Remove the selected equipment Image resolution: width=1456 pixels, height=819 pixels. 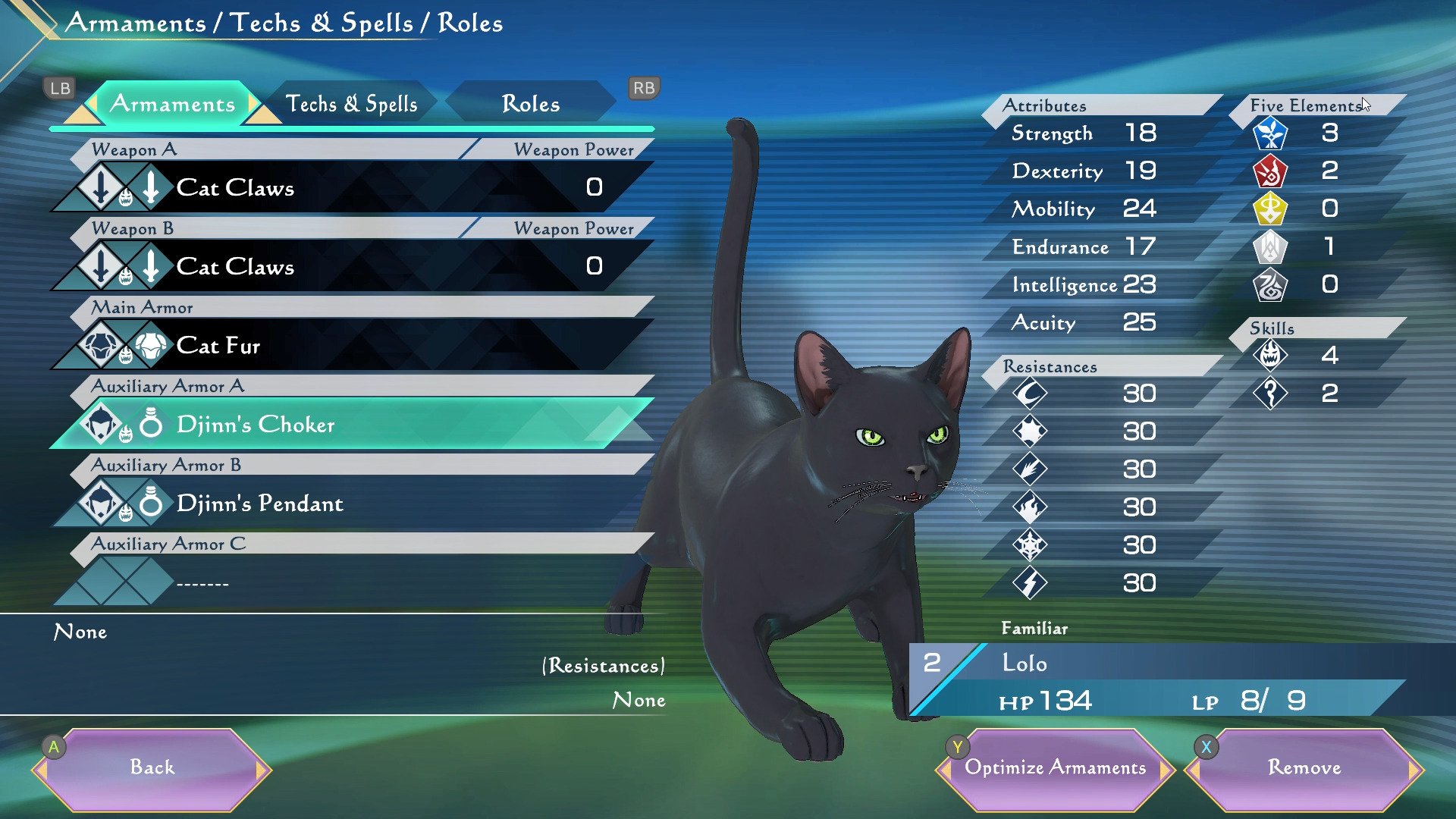(1304, 767)
